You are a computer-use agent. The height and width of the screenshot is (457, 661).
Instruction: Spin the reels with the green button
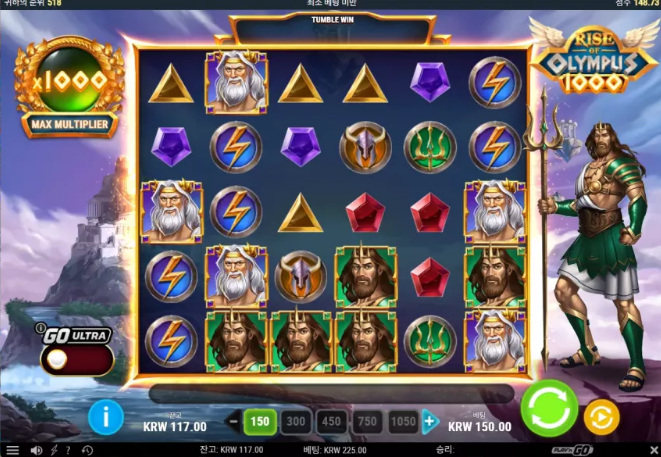[x=549, y=409]
